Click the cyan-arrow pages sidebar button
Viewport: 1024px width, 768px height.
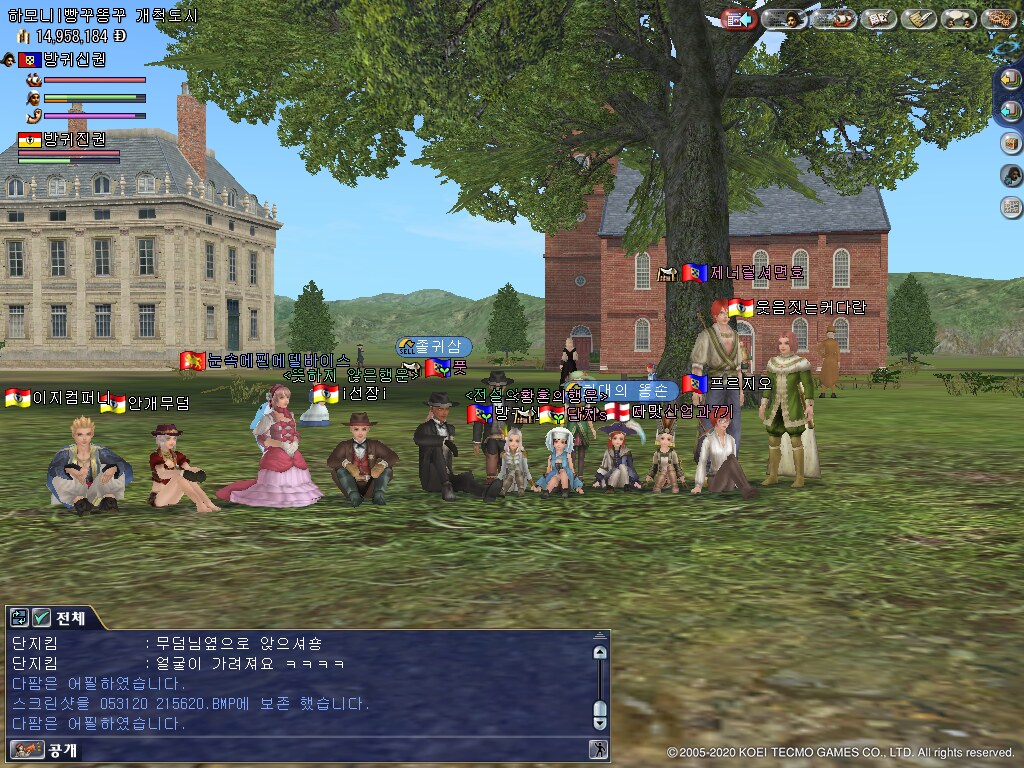coord(1011,110)
